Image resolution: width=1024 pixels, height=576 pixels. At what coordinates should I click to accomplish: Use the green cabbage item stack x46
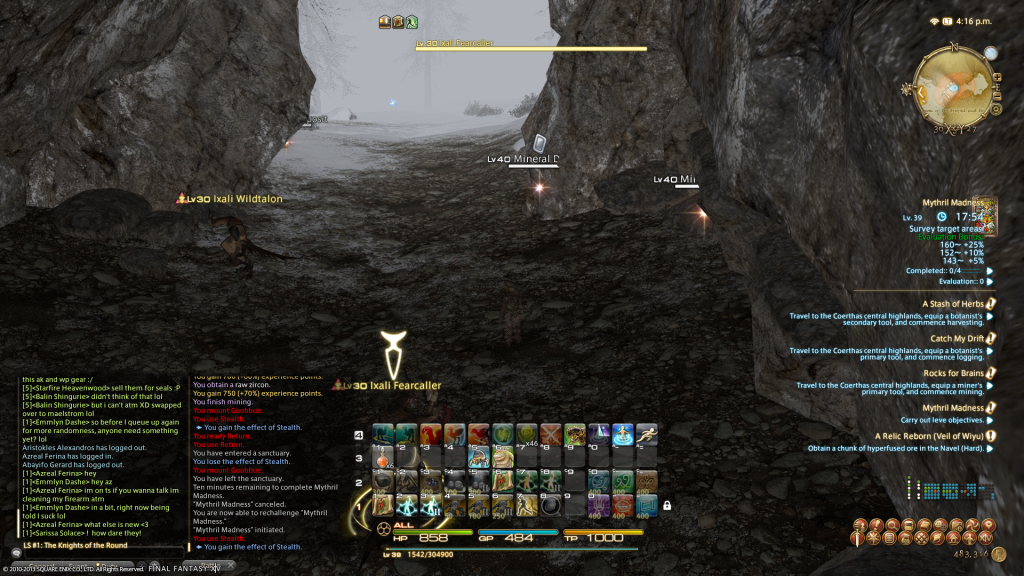[526, 433]
